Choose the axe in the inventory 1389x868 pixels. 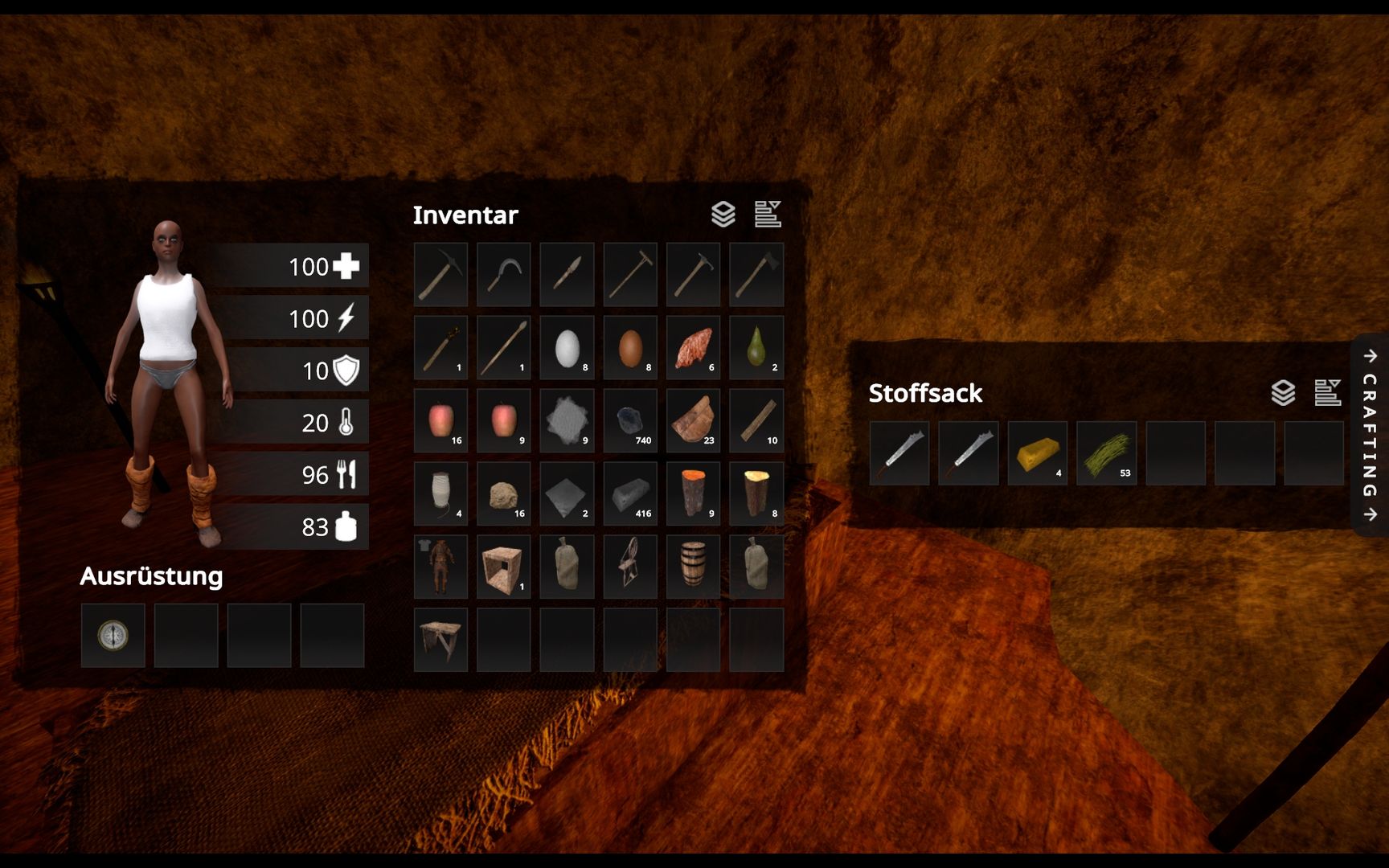pyautogui.click(x=756, y=274)
